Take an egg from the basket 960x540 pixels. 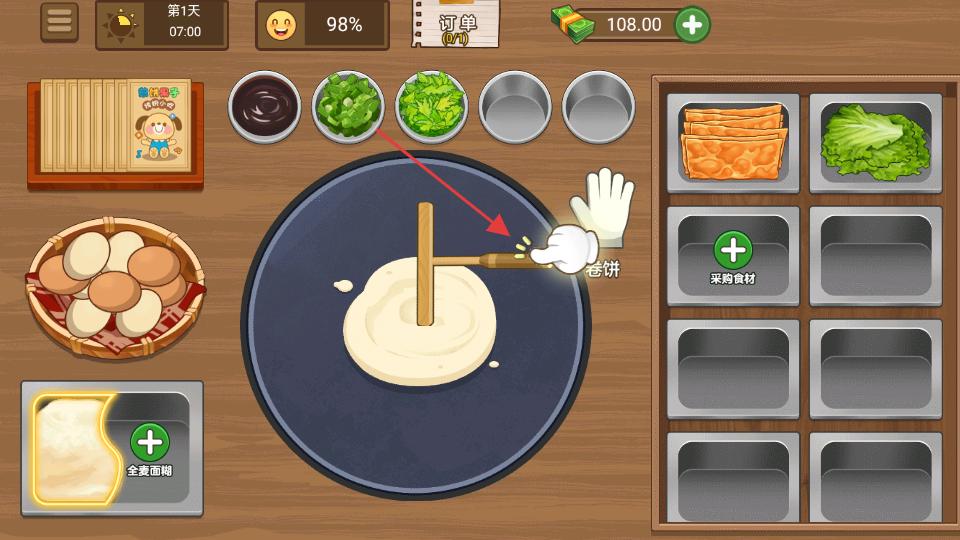[114, 285]
